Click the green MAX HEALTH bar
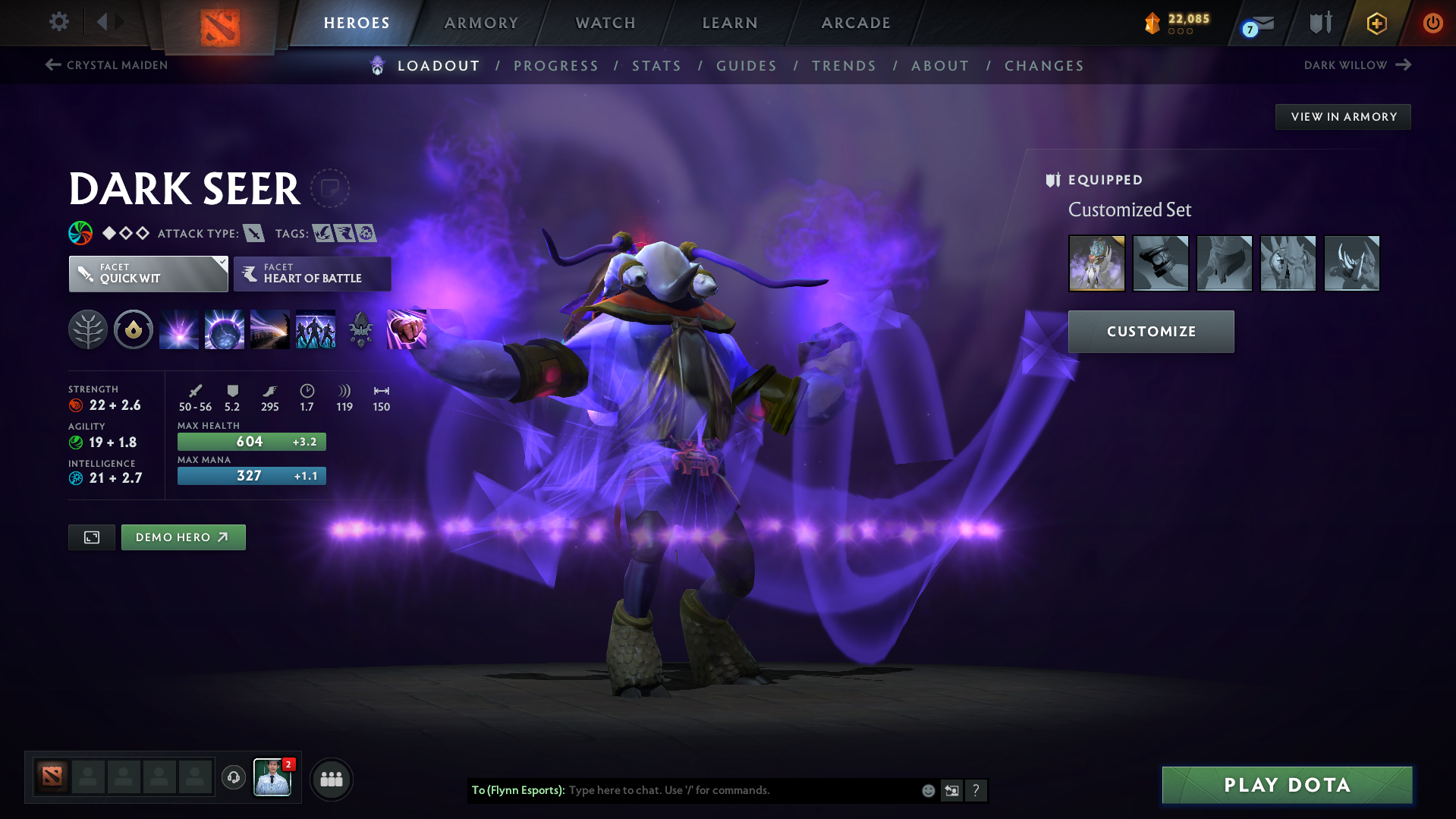Image resolution: width=1456 pixels, height=819 pixels. pos(251,441)
